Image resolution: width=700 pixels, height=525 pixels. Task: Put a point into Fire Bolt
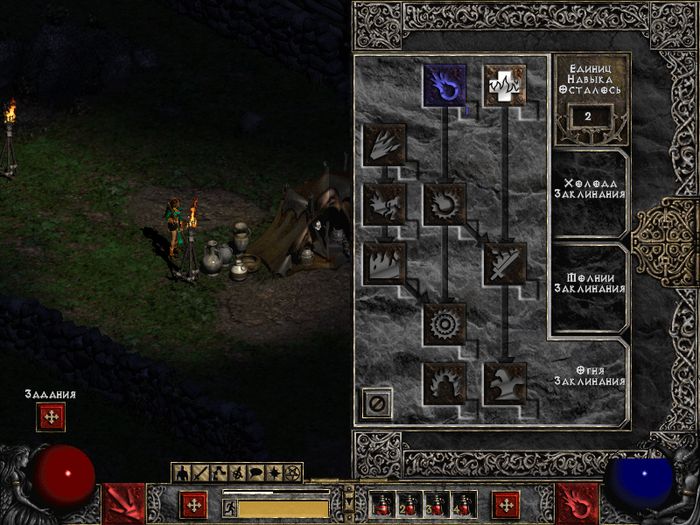point(445,86)
